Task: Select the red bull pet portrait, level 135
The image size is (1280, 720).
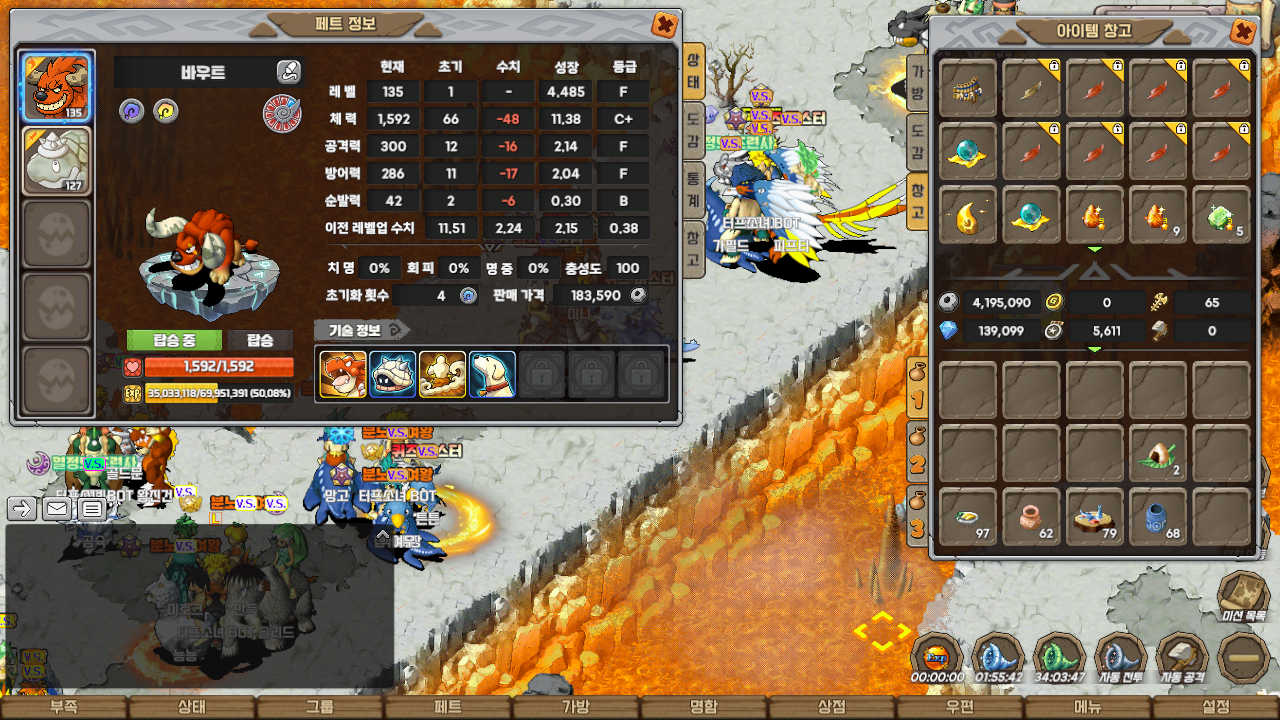Action: point(57,87)
